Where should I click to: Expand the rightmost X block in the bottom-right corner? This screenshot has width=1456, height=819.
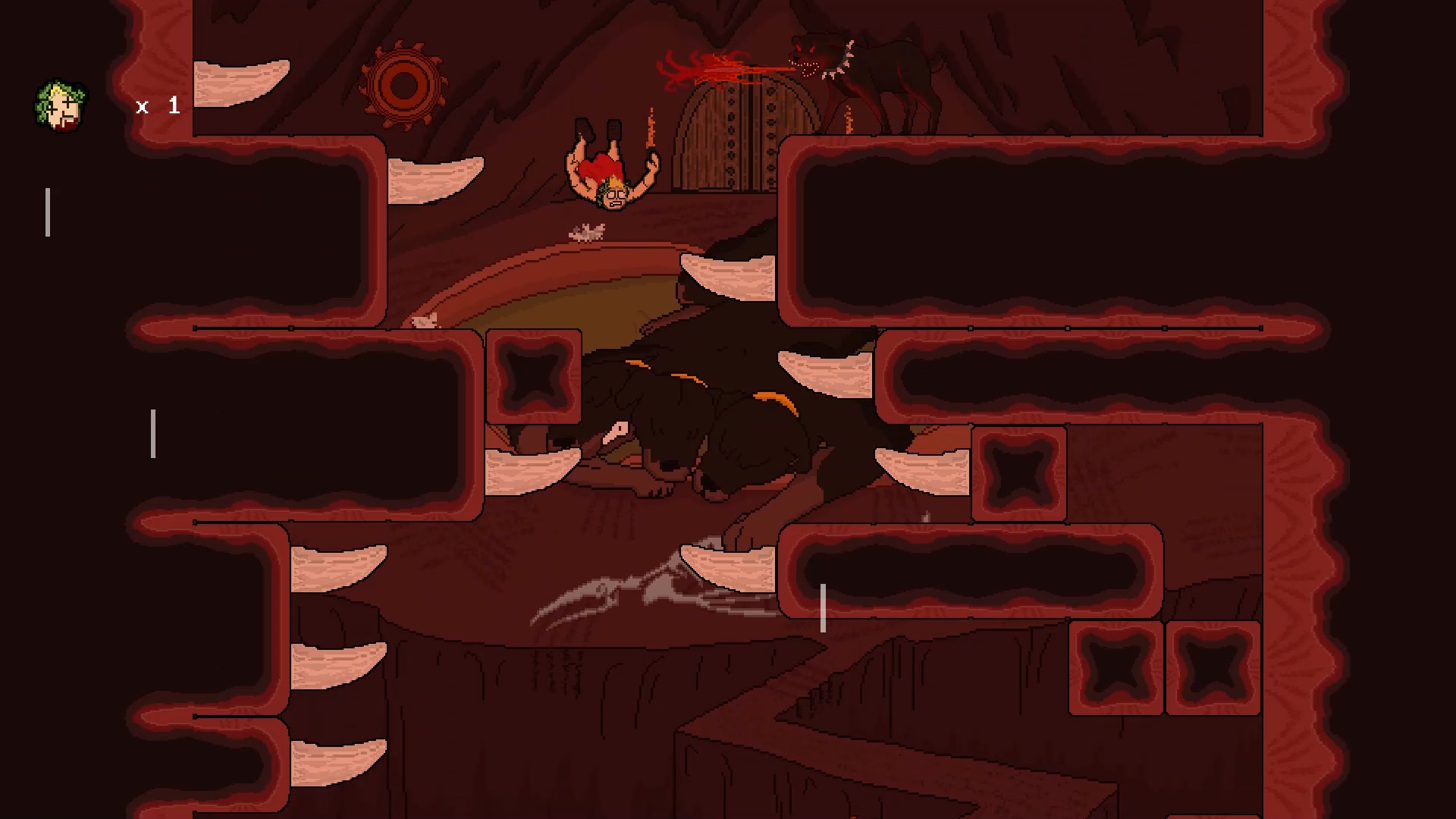click(x=1212, y=669)
